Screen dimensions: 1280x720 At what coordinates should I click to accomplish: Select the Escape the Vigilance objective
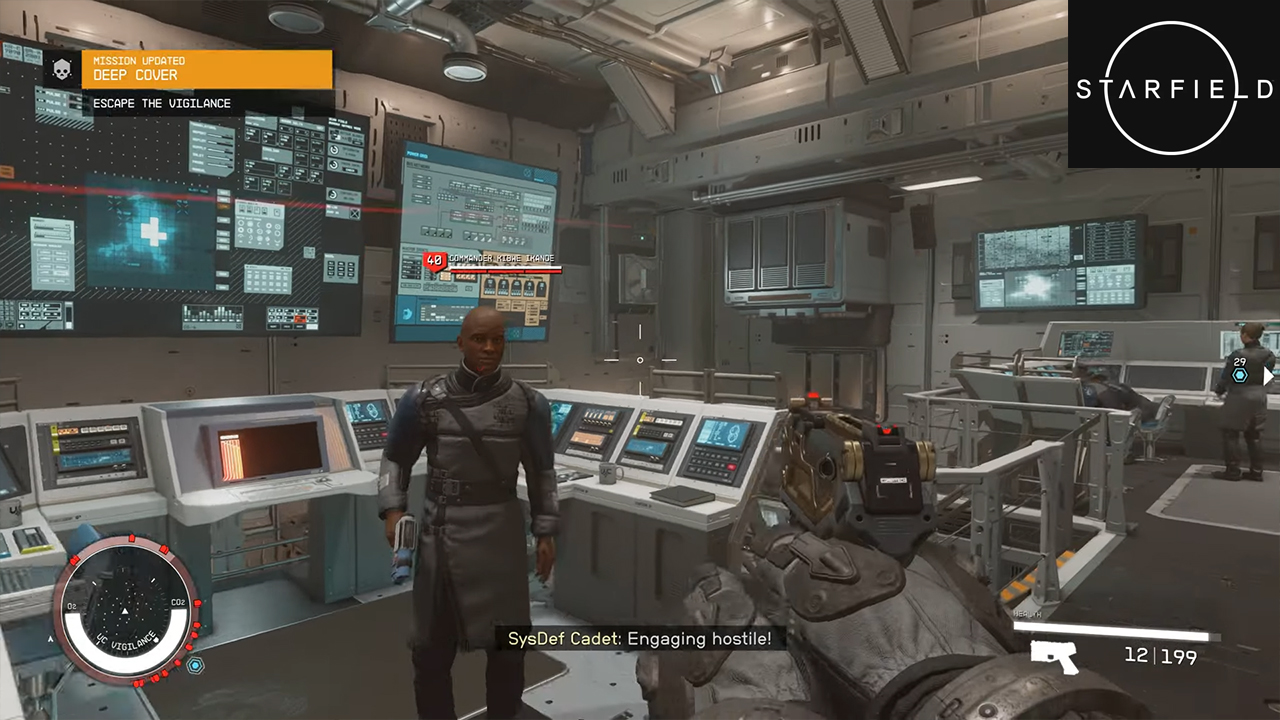click(162, 103)
